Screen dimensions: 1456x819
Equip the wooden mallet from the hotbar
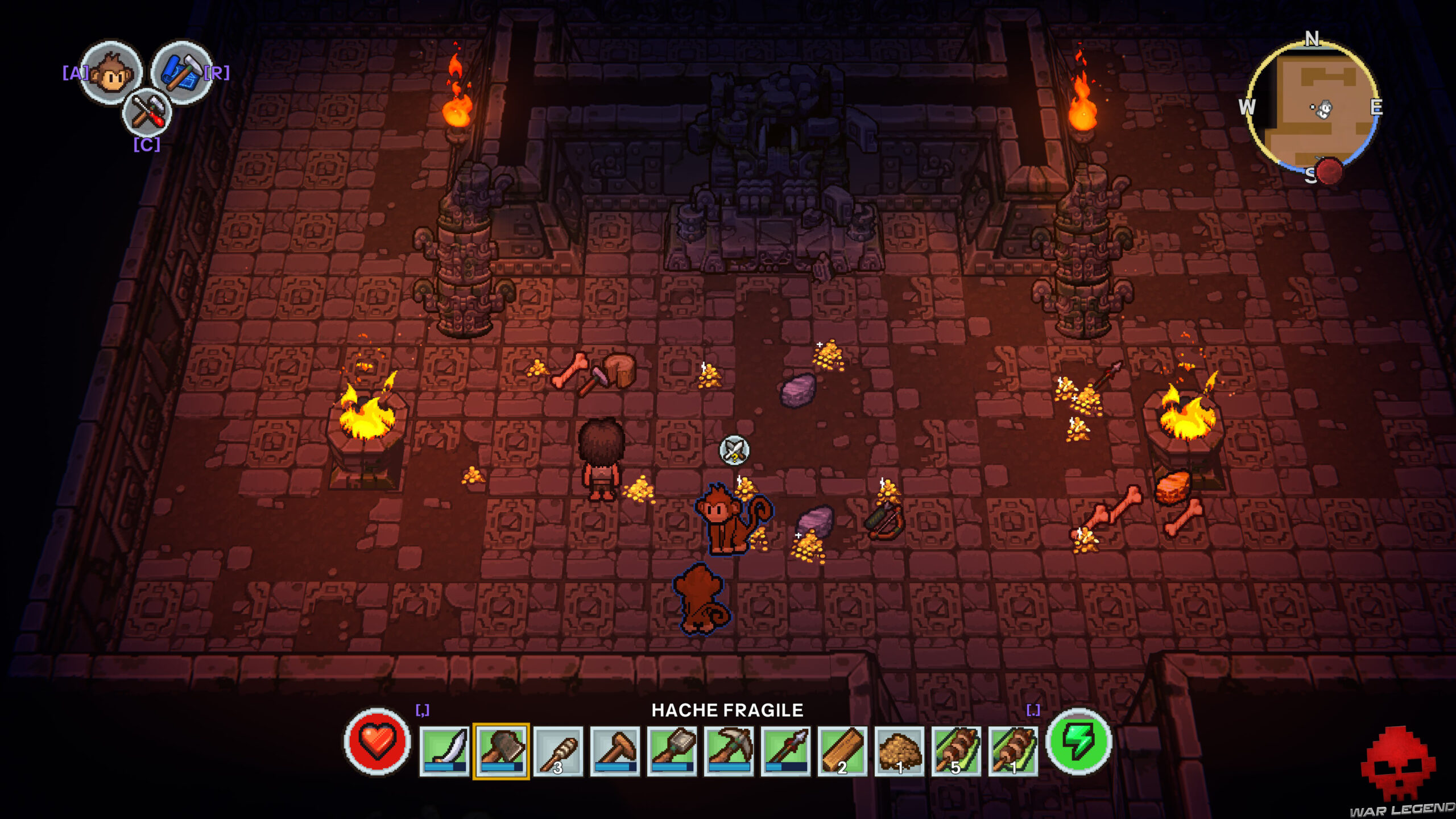pyautogui.click(x=615, y=751)
